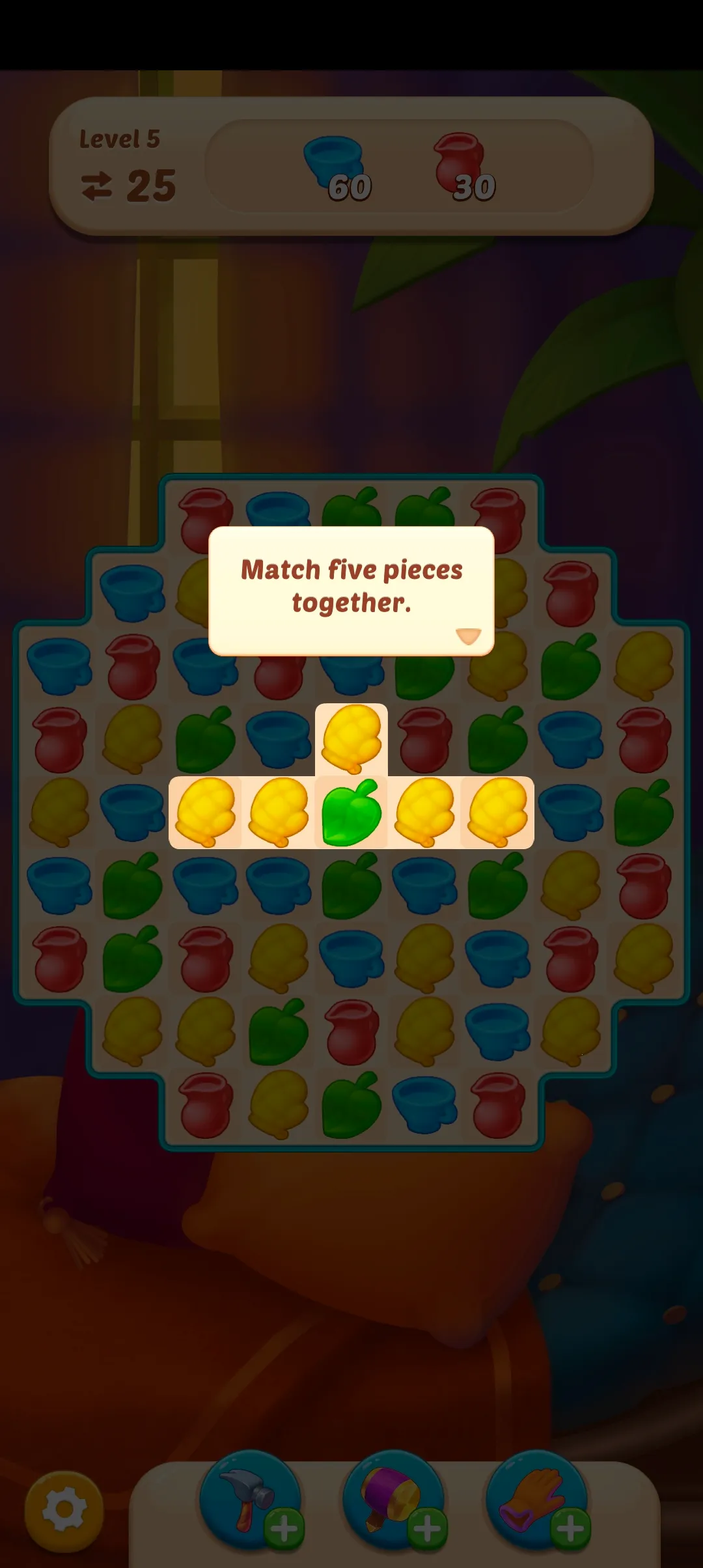Image resolution: width=703 pixels, height=1568 pixels.
Task: Choose the glove booster
Action: 534,1498
